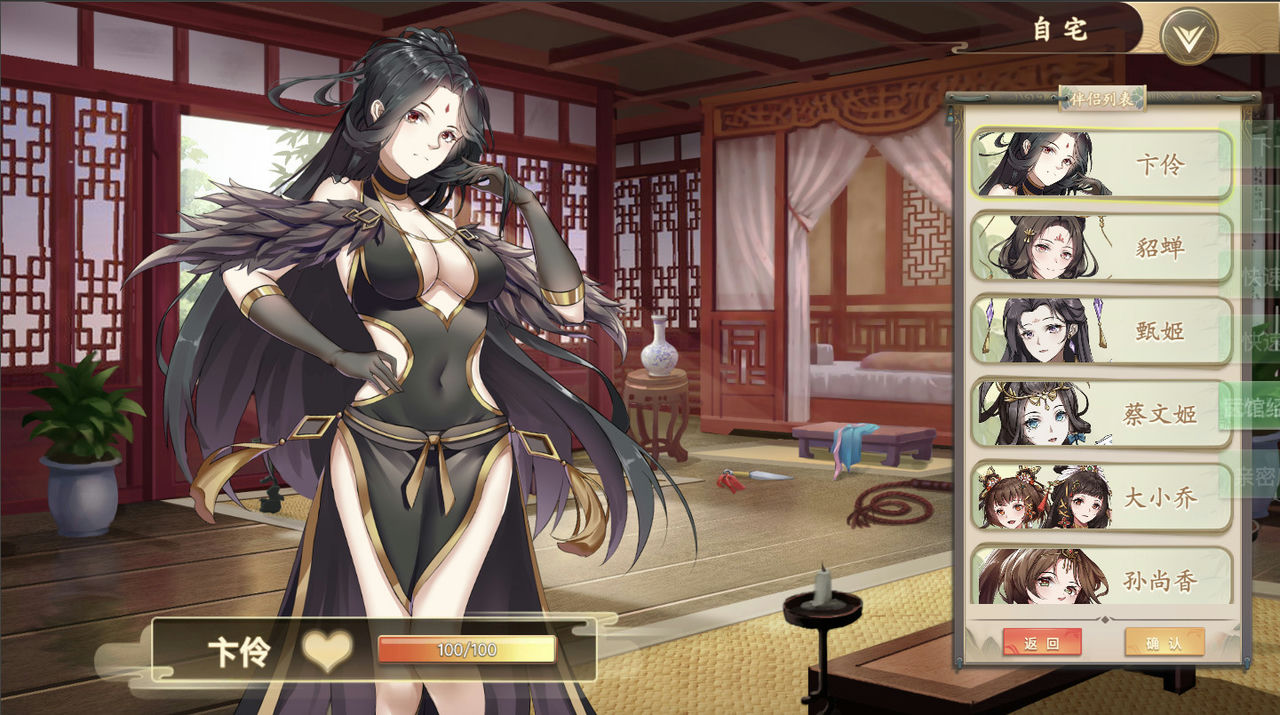This screenshot has height=715, width=1280.
Task: Click the red 返回 back button
Action: [1042, 642]
